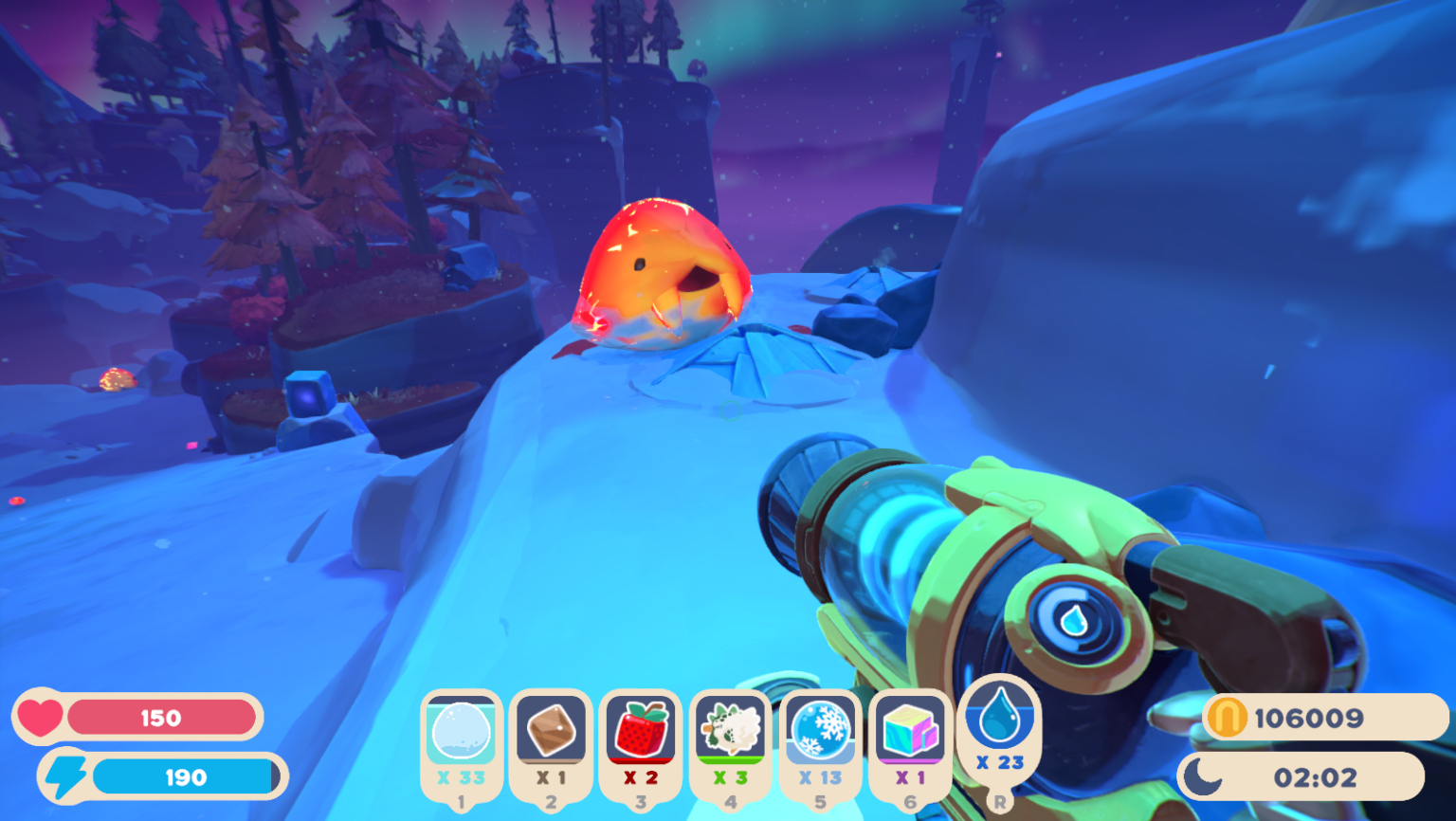The width and height of the screenshot is (1456, 821).
Task: Click the moon icon next to the clock
Action: tap(1203, 775)
